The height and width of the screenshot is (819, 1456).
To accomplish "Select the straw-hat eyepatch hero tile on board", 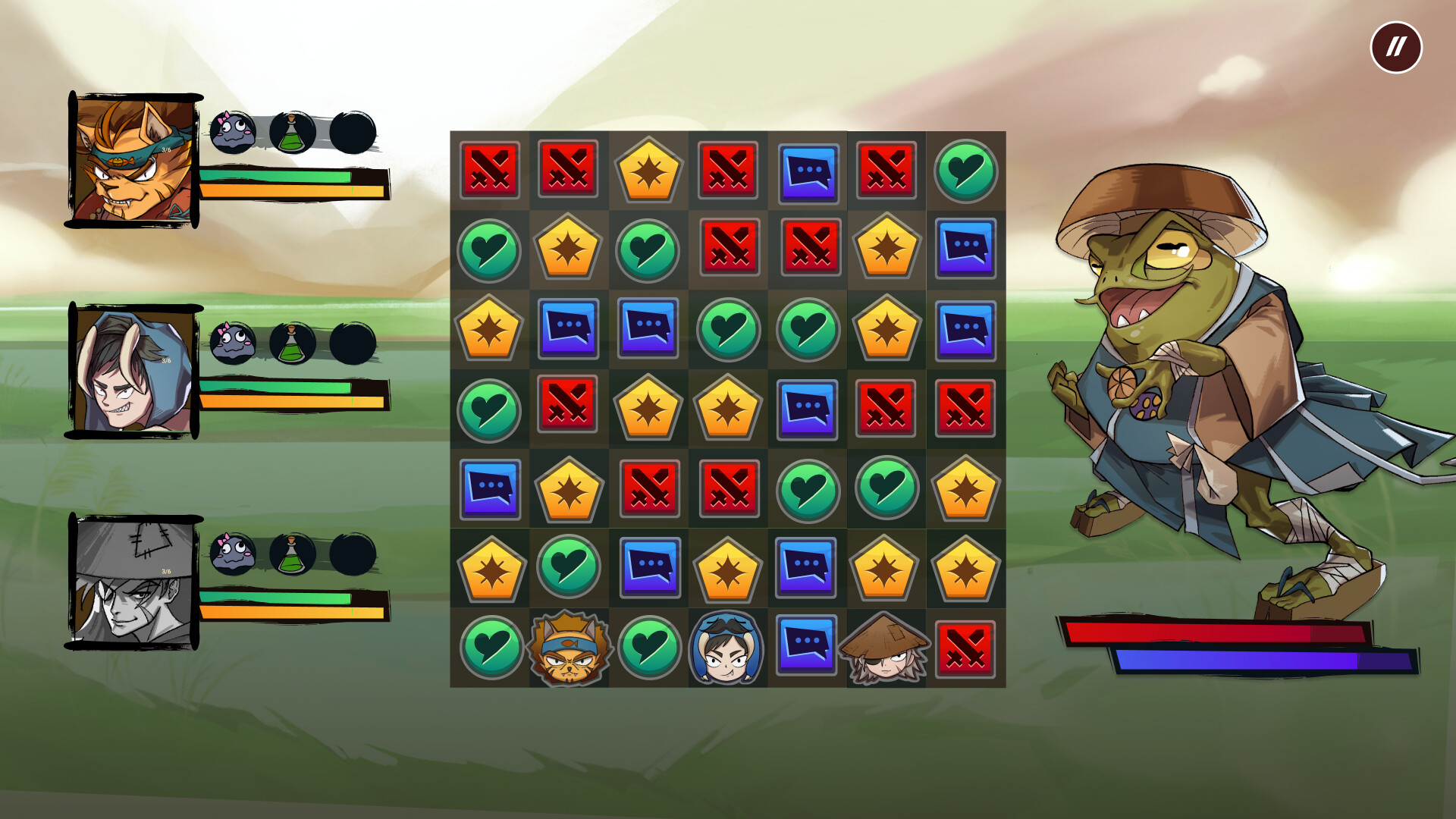I will 886,648.
